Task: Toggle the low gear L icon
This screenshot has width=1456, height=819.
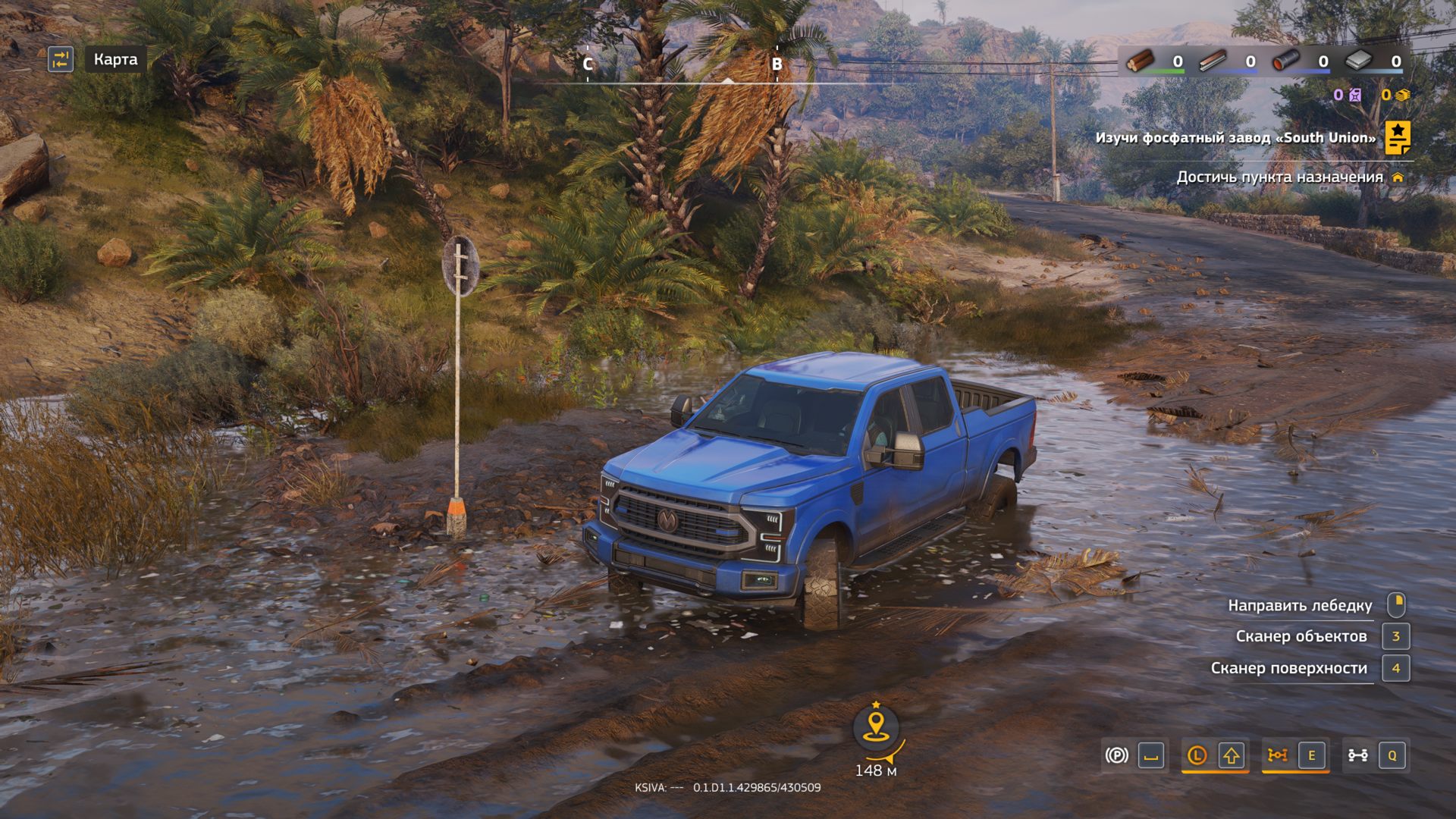Action: click(x=1197, y=755)
